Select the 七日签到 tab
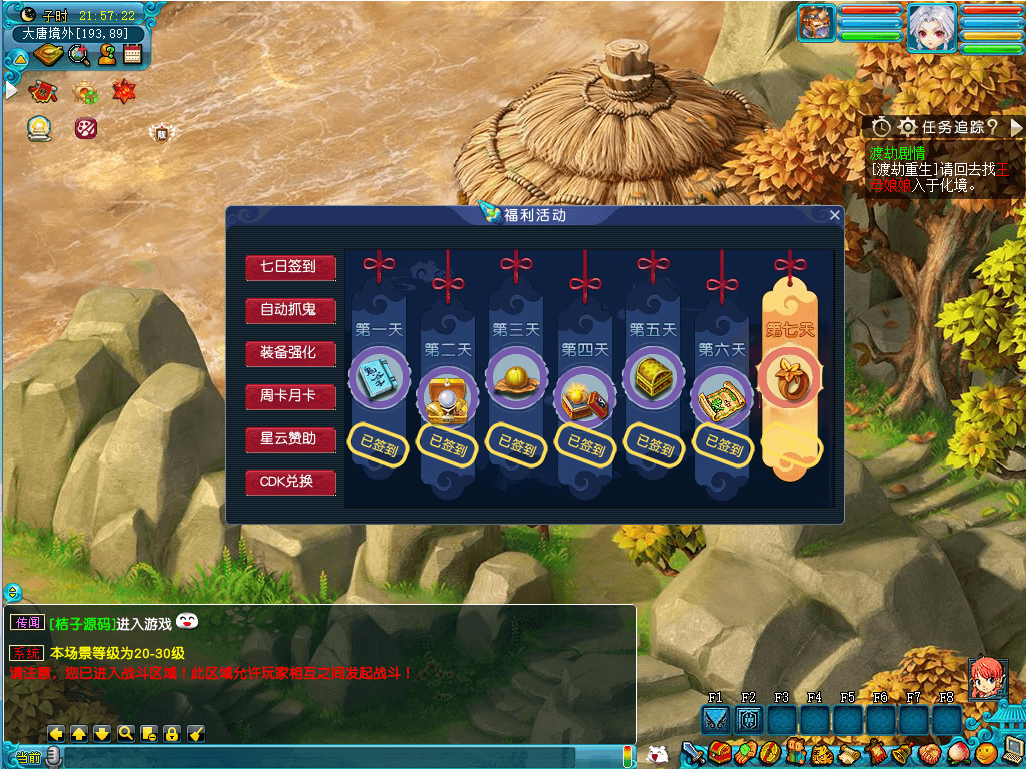 pyautogui.click(x=289, y=267)
